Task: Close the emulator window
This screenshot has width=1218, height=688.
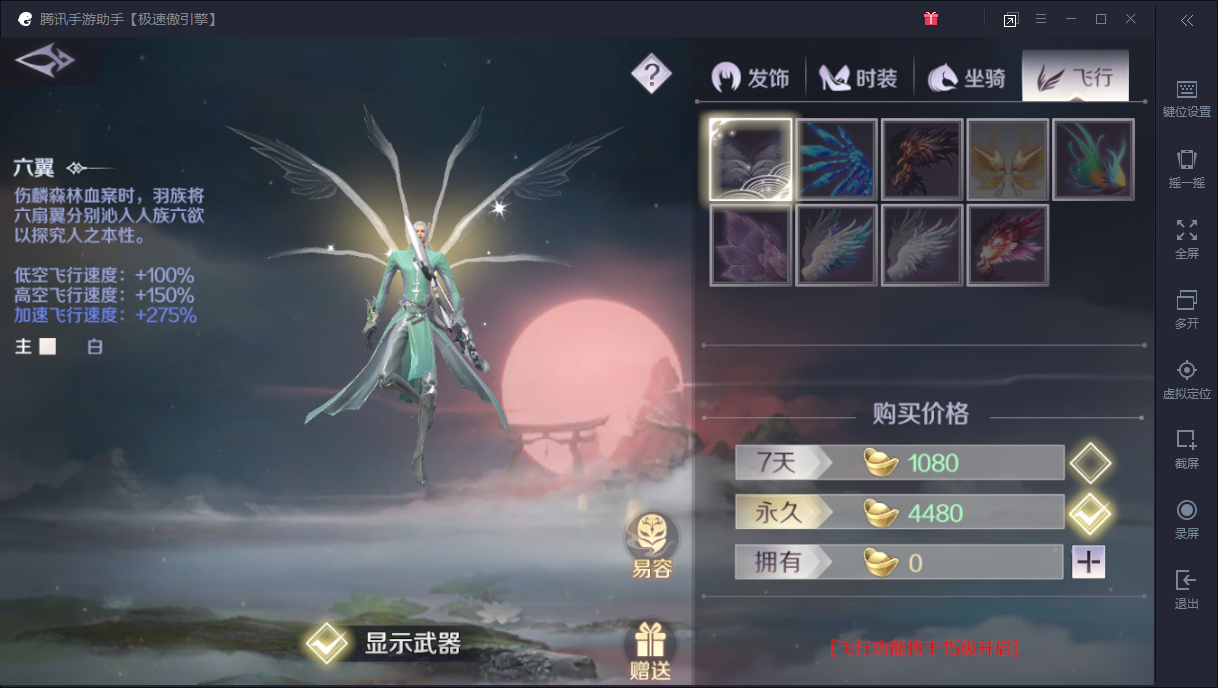Action: pyautogui.click(x=1130, y=19)
